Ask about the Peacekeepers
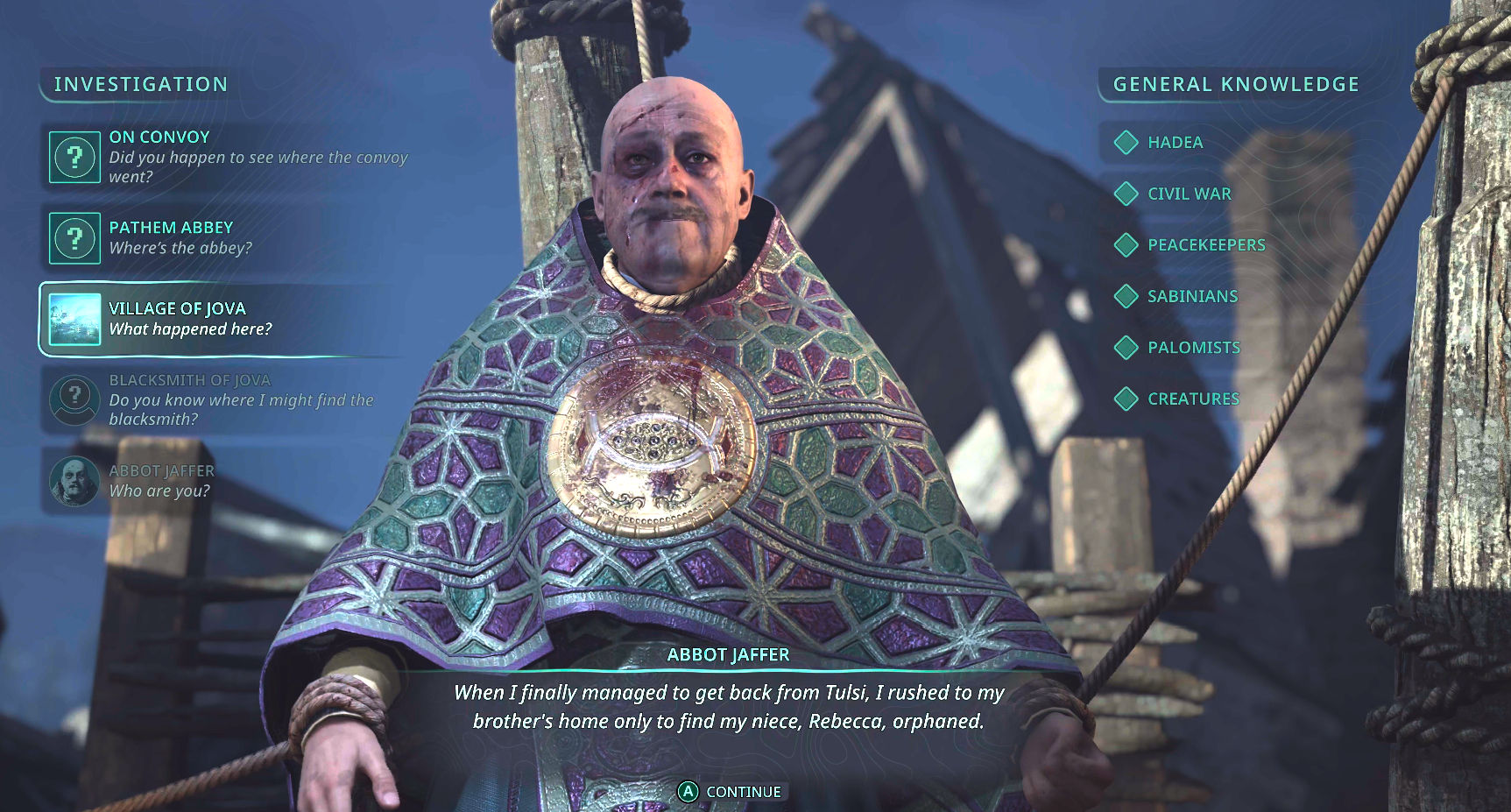The image size is (1511, 812). tap(1205, 245)
